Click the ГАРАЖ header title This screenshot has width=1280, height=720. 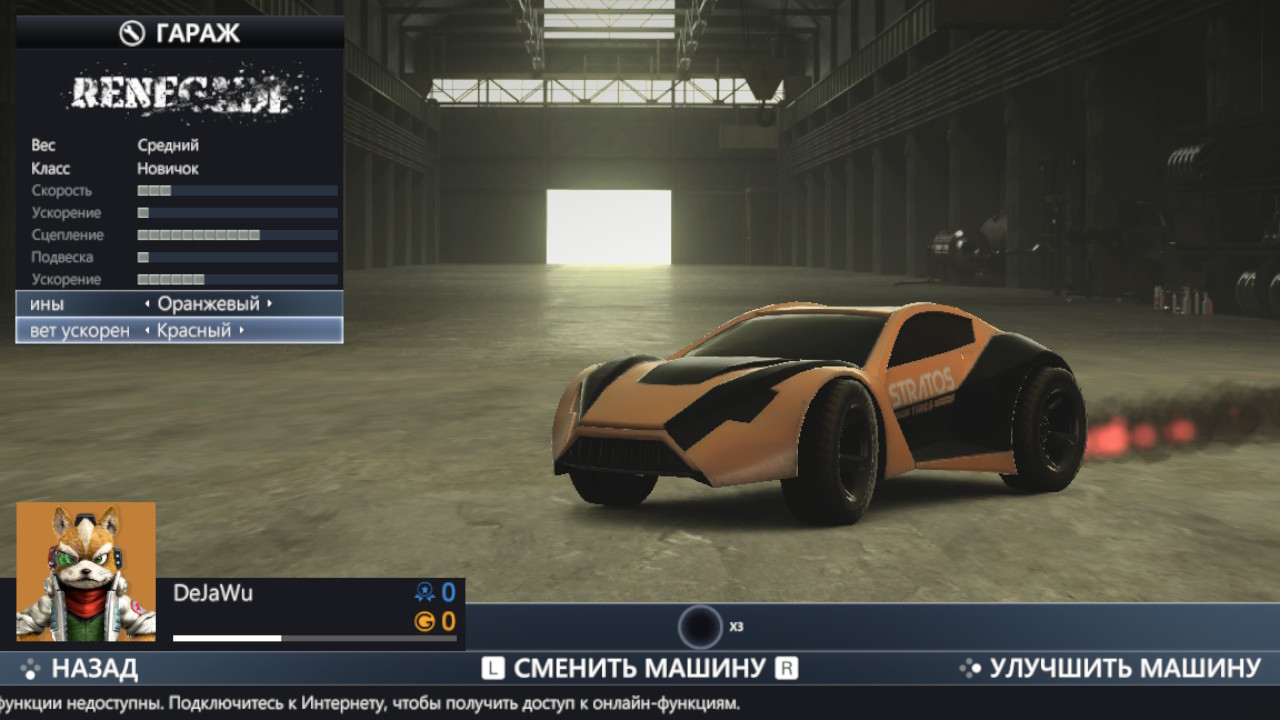(180, 33)
